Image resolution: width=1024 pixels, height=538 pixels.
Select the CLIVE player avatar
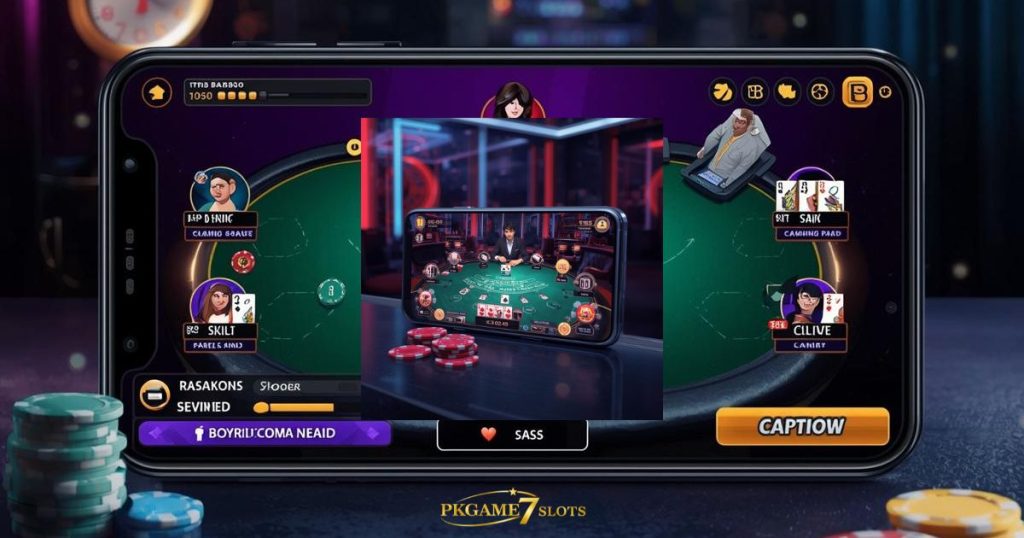804,301
